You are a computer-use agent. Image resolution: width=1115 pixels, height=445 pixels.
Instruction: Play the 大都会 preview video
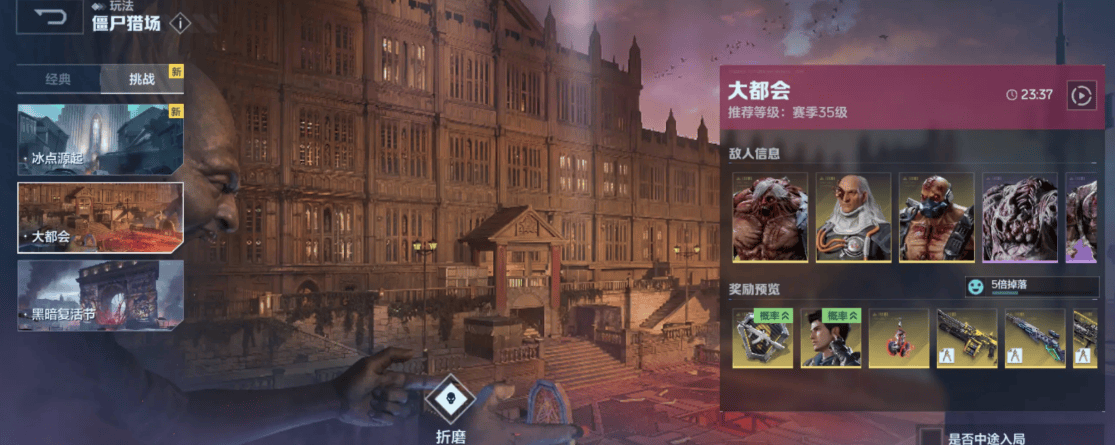tap(1081, 95)
